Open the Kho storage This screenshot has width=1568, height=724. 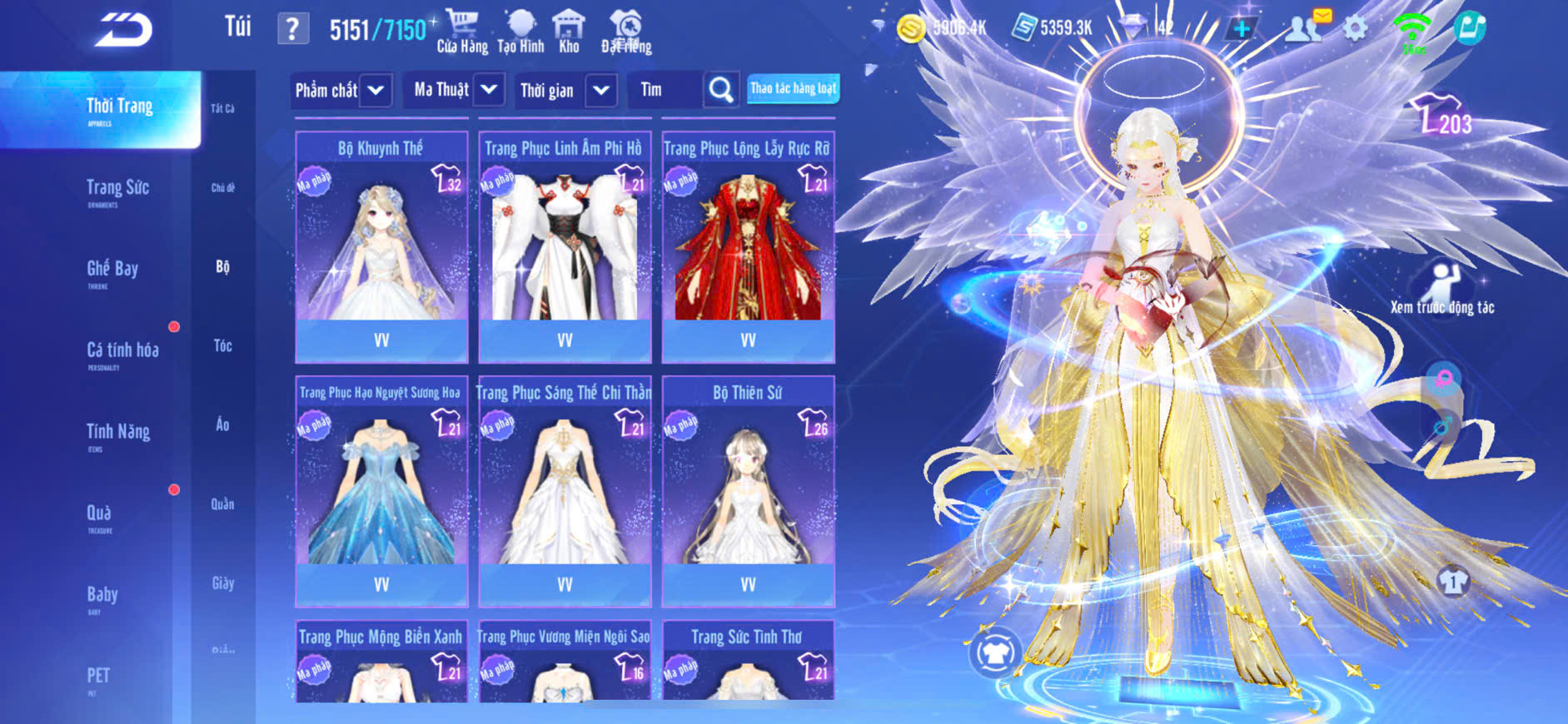569,32
